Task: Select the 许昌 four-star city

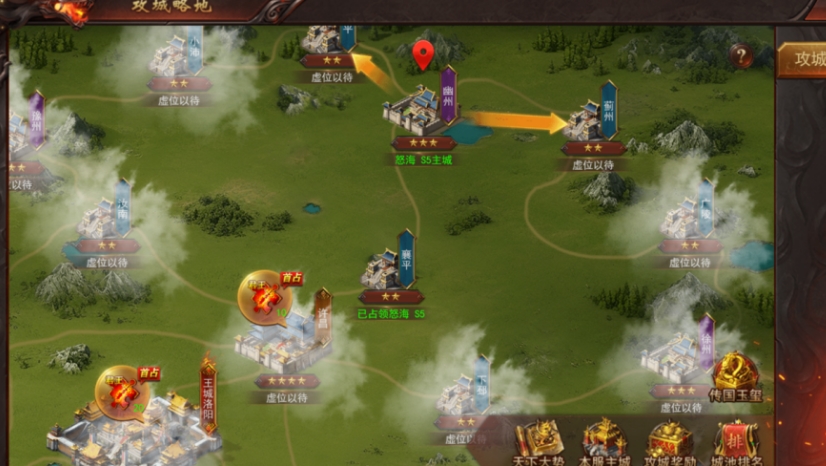Action: (281, 342)
